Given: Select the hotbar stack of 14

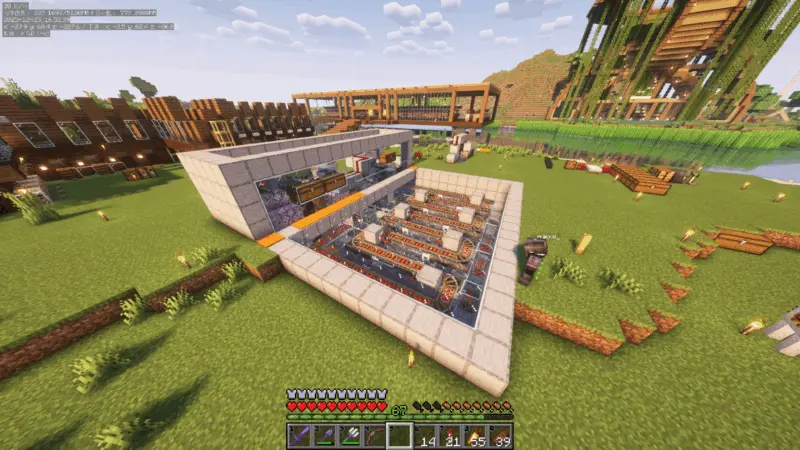Looking at the screenshot, I should click(x=424, y=435).
